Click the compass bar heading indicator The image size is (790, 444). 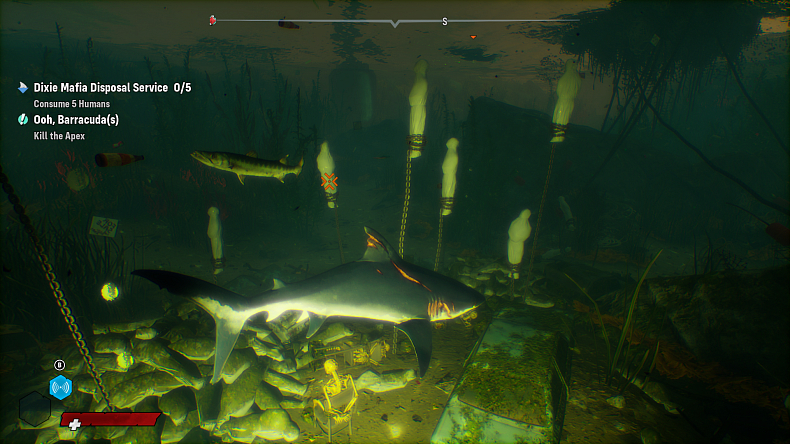[x=395, y=22]
